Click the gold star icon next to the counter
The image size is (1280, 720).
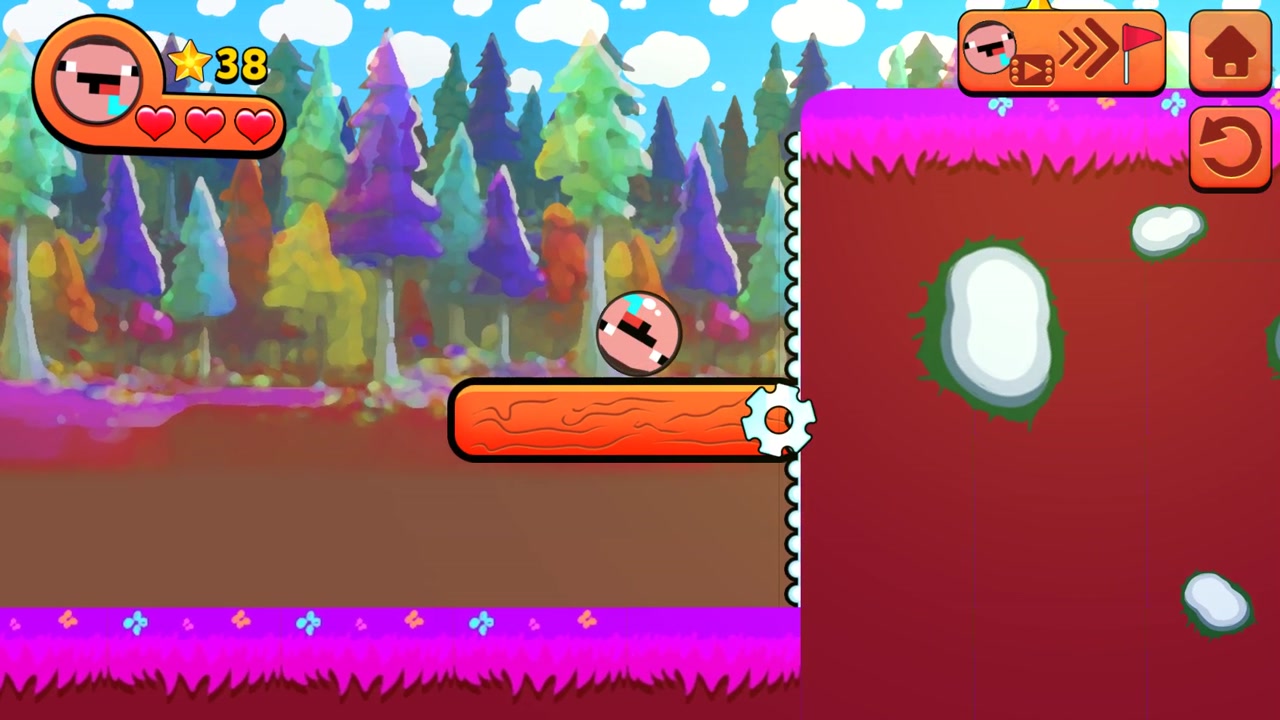(x=190, y=63)
